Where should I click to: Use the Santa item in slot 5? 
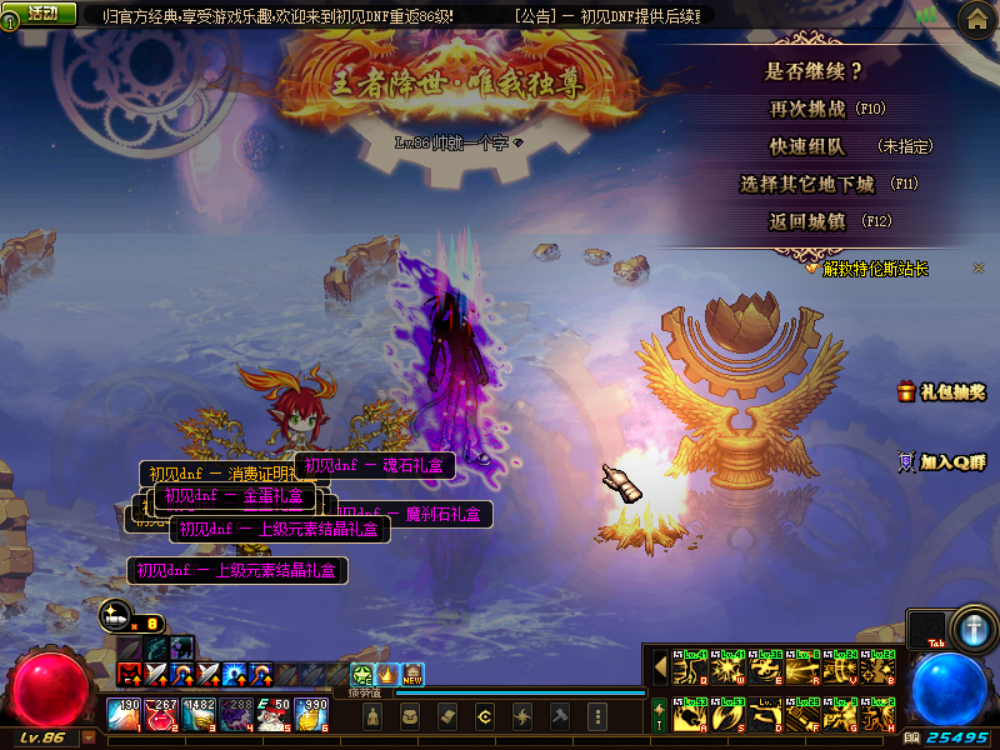[x=275, y=714]
